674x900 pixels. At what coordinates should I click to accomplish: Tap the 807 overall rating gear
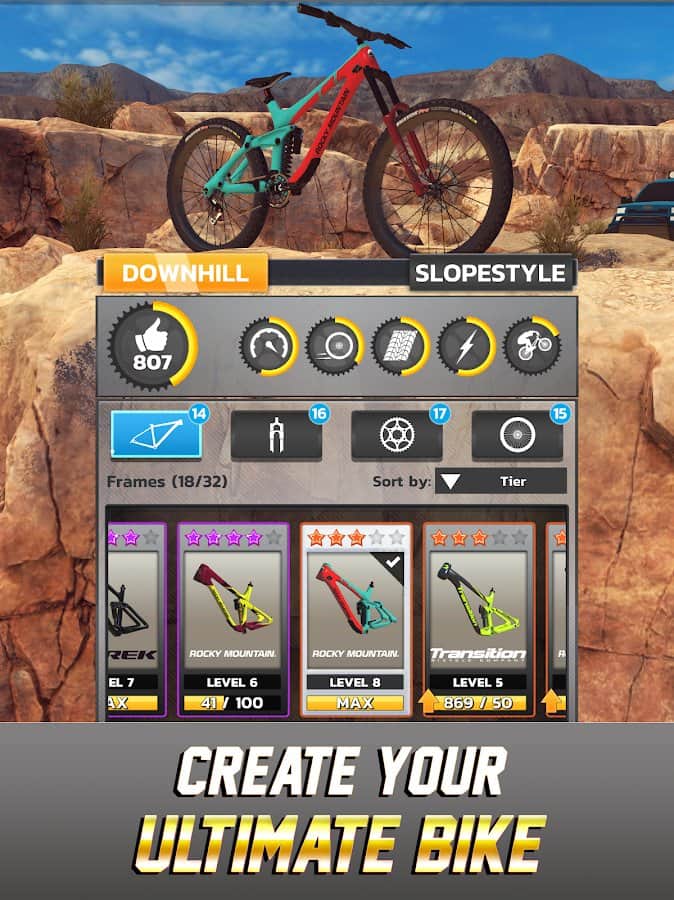click(153, 347)
